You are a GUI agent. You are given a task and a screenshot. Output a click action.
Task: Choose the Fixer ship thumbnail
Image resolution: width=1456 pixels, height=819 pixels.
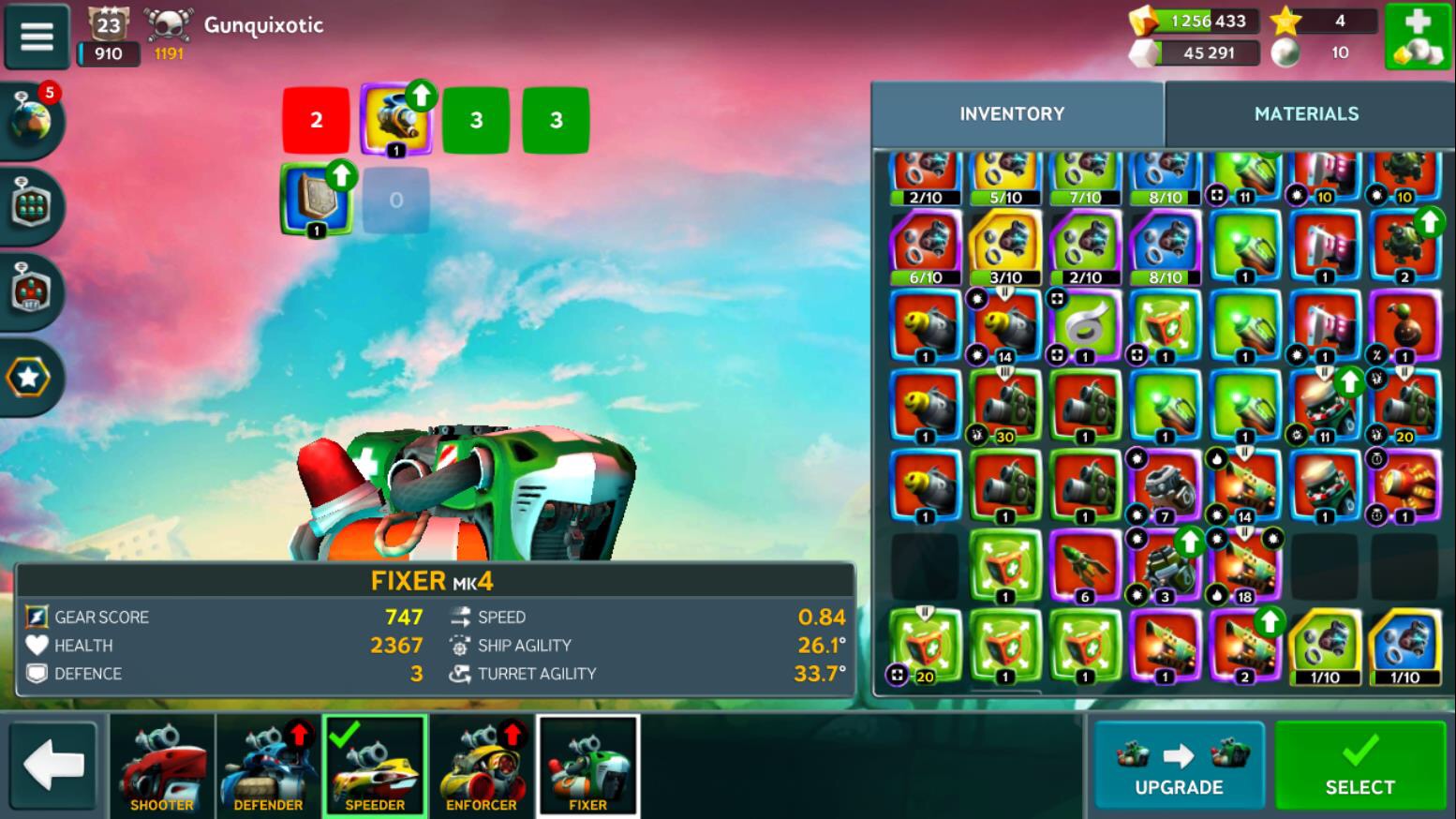coord(587,765)
